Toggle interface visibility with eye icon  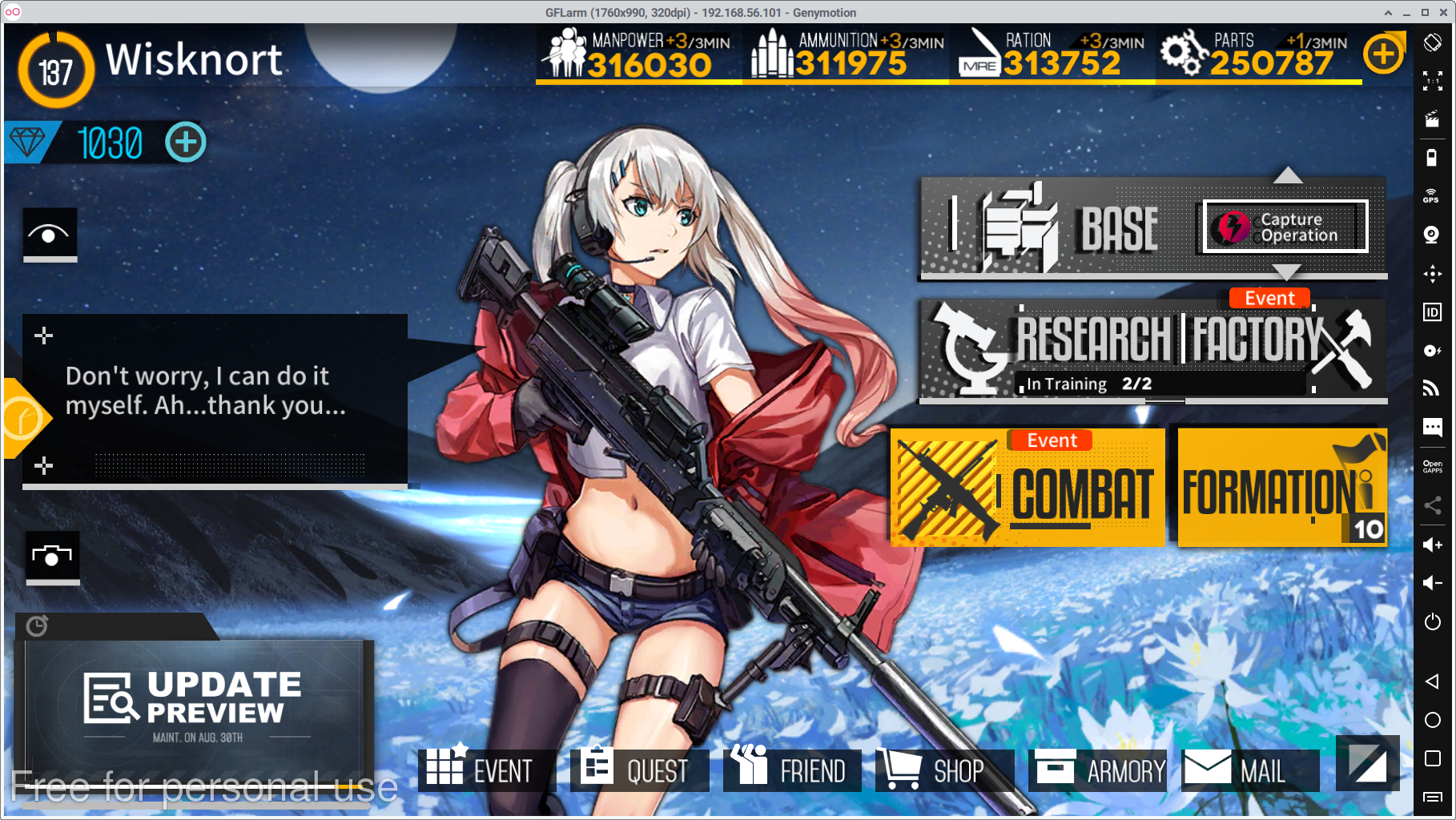[x=50, y=235]
